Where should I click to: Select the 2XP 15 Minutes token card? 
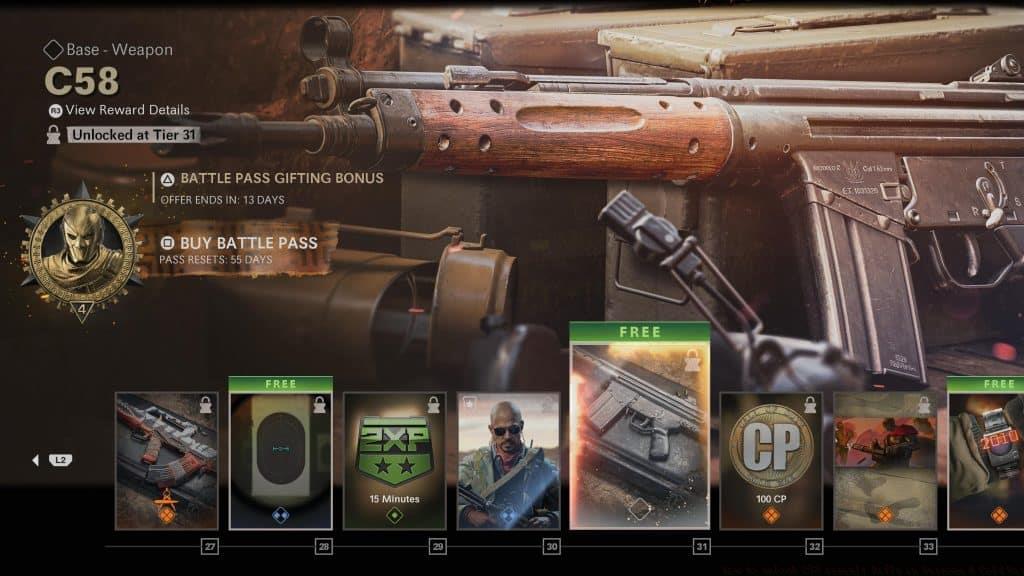point(394,460)
